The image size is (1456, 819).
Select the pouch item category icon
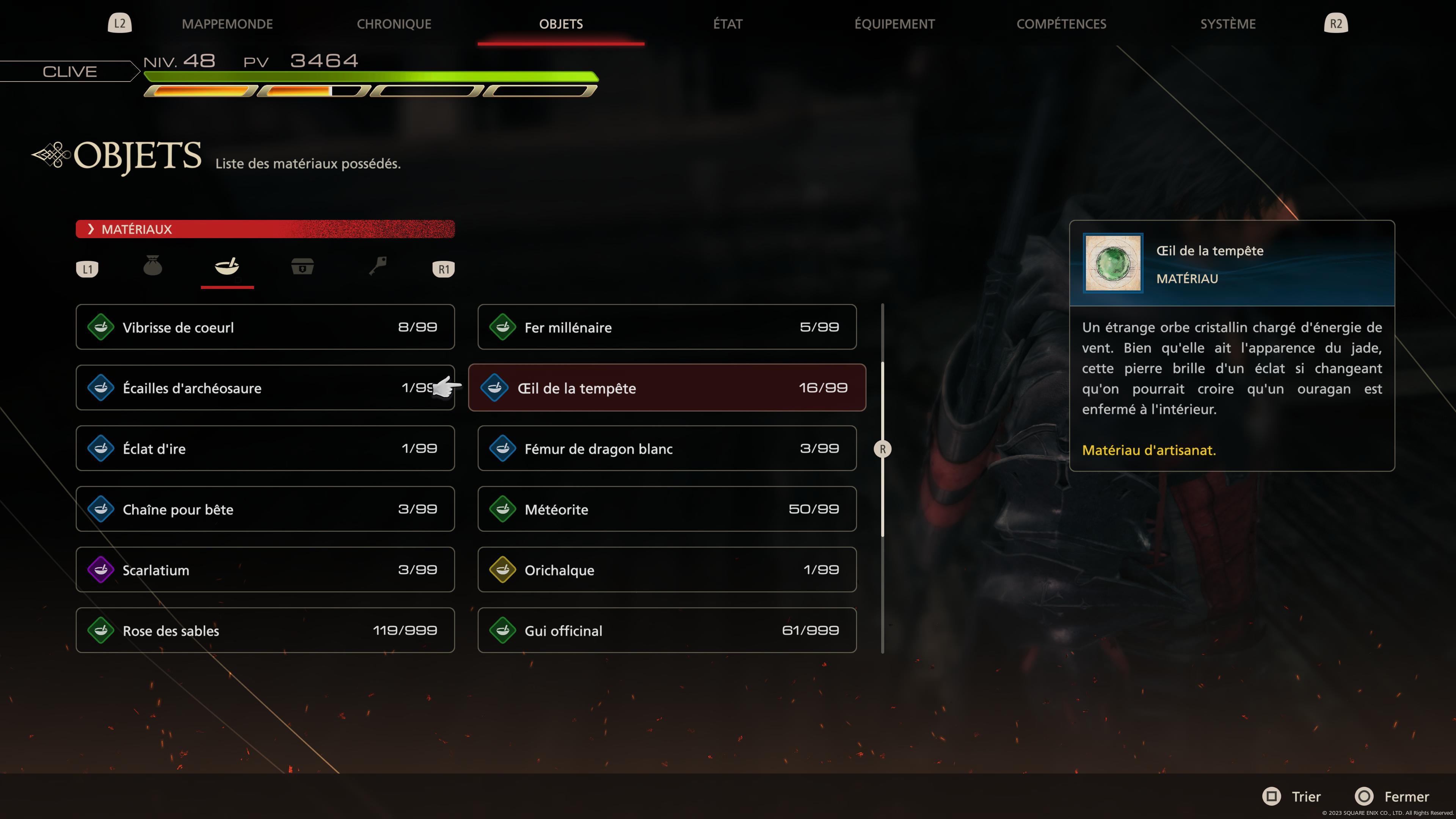click(152, 266)
